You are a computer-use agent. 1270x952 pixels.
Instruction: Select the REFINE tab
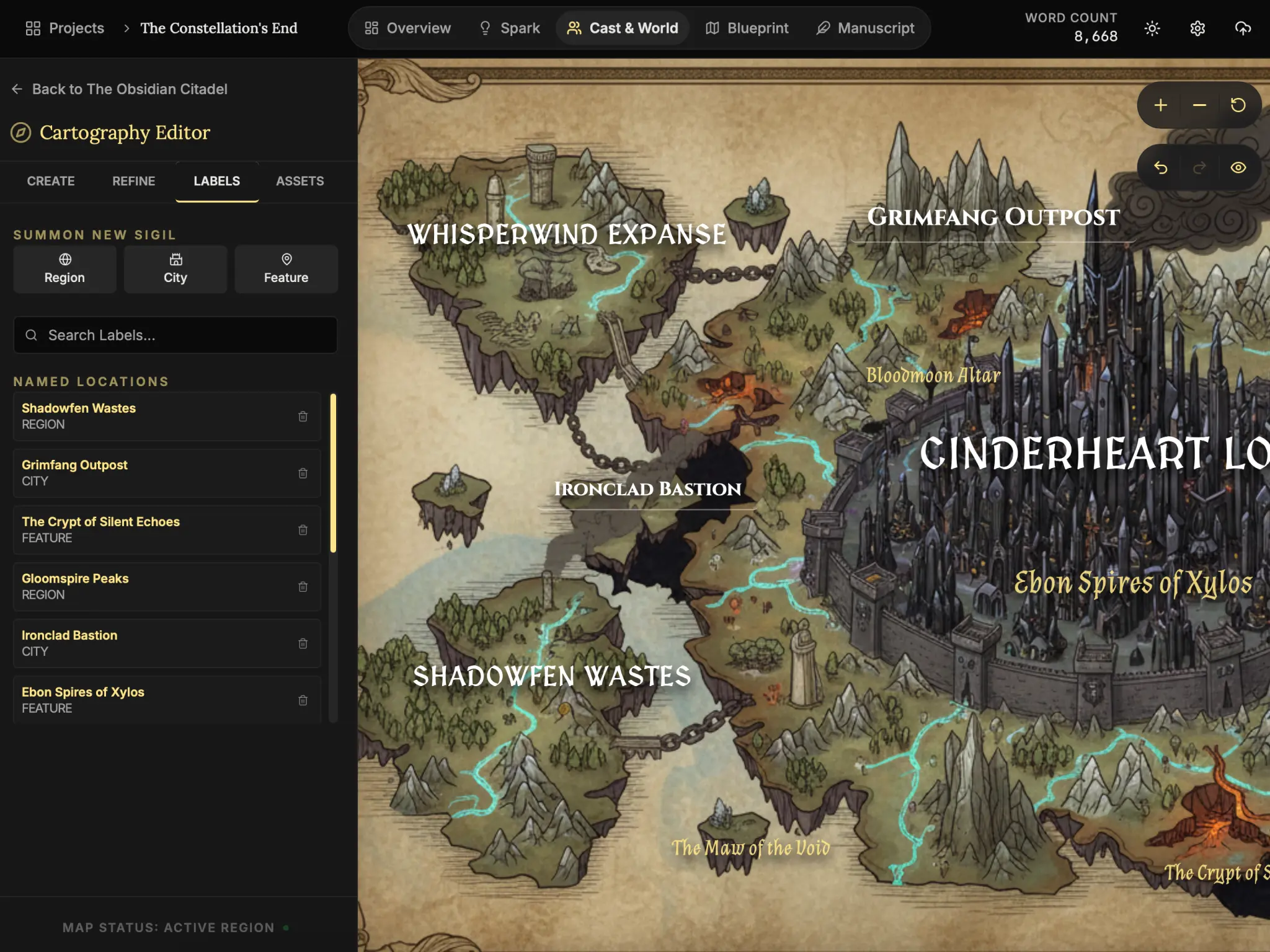[x=133, y=181]
